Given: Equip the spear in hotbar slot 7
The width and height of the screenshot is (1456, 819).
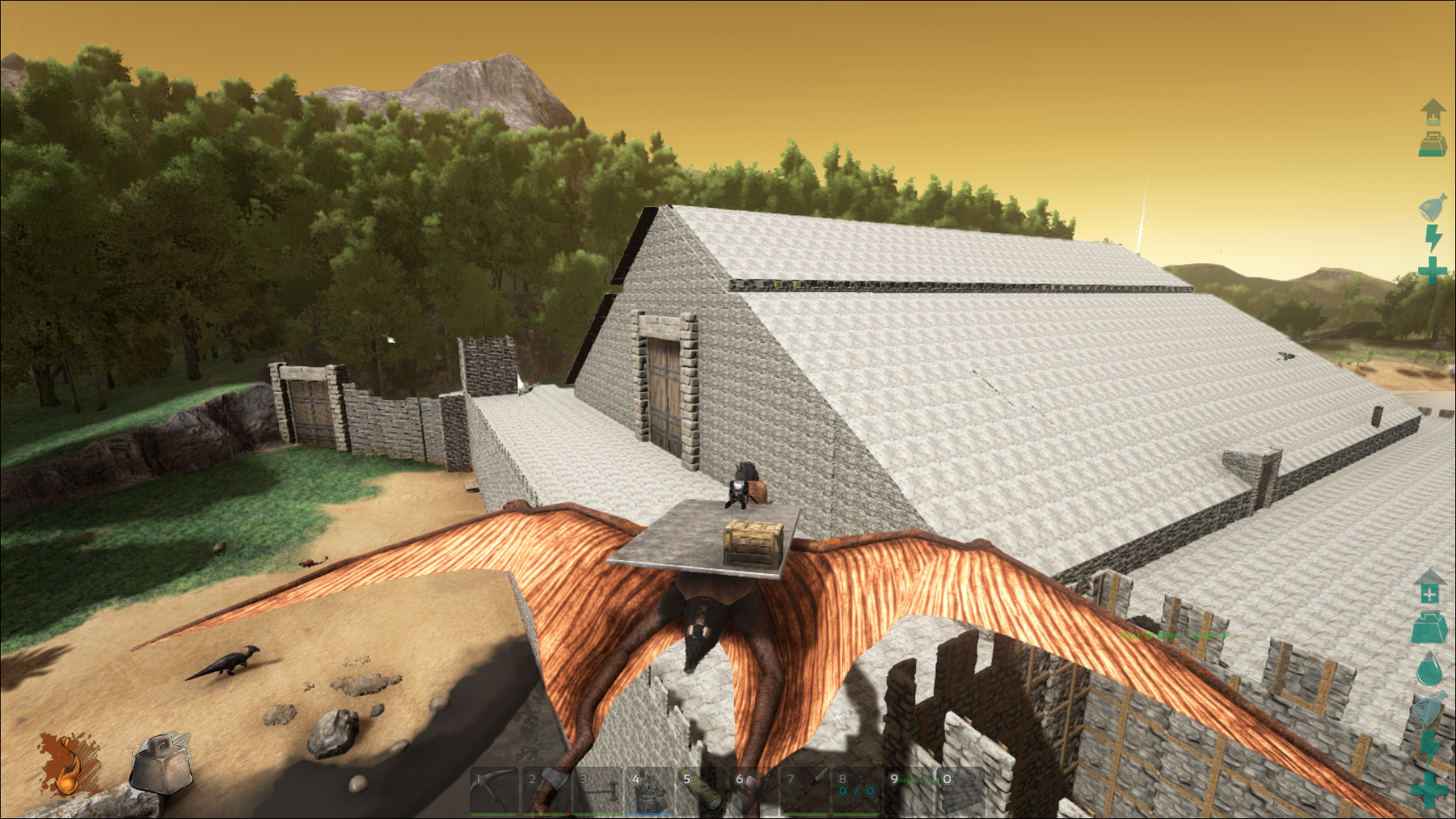Looking at the screenshot, I should click(805, 791).
